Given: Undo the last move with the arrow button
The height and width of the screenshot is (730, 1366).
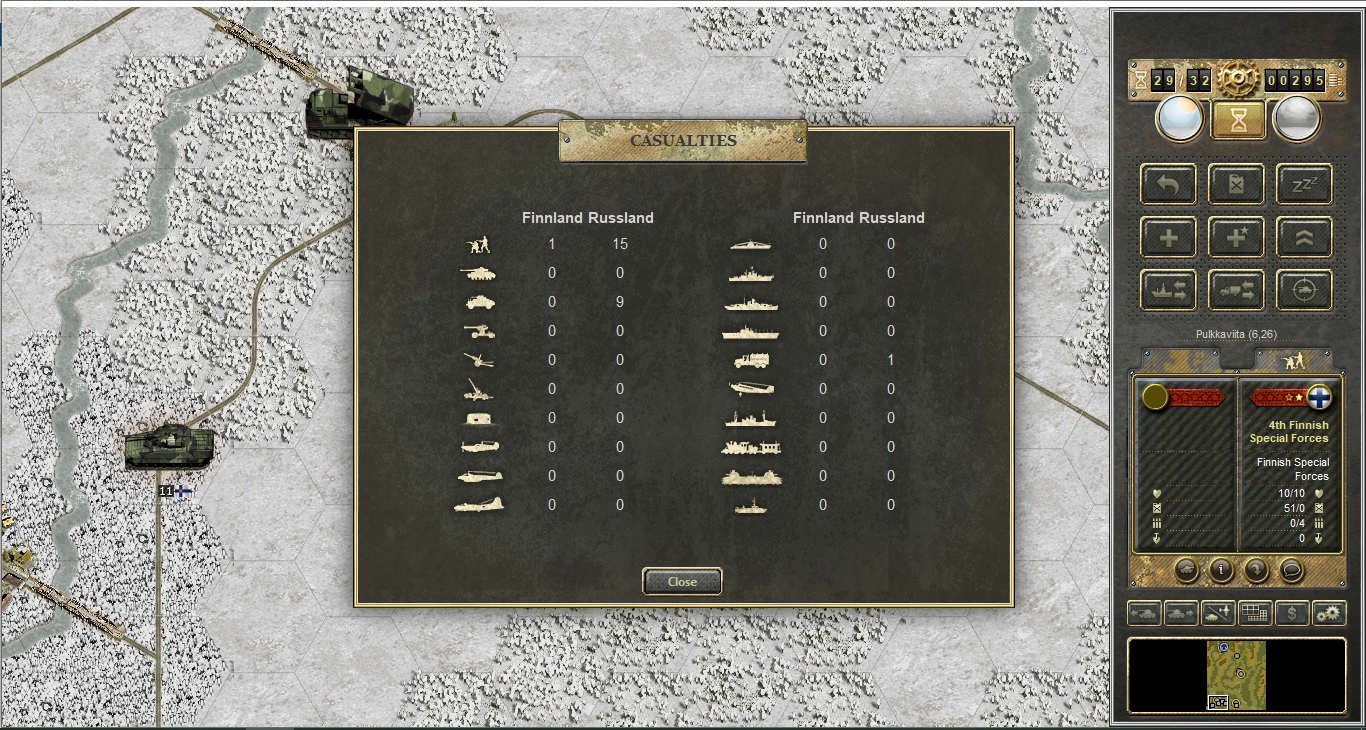Looking at the screenshot, I should [x=1168, y=184].
